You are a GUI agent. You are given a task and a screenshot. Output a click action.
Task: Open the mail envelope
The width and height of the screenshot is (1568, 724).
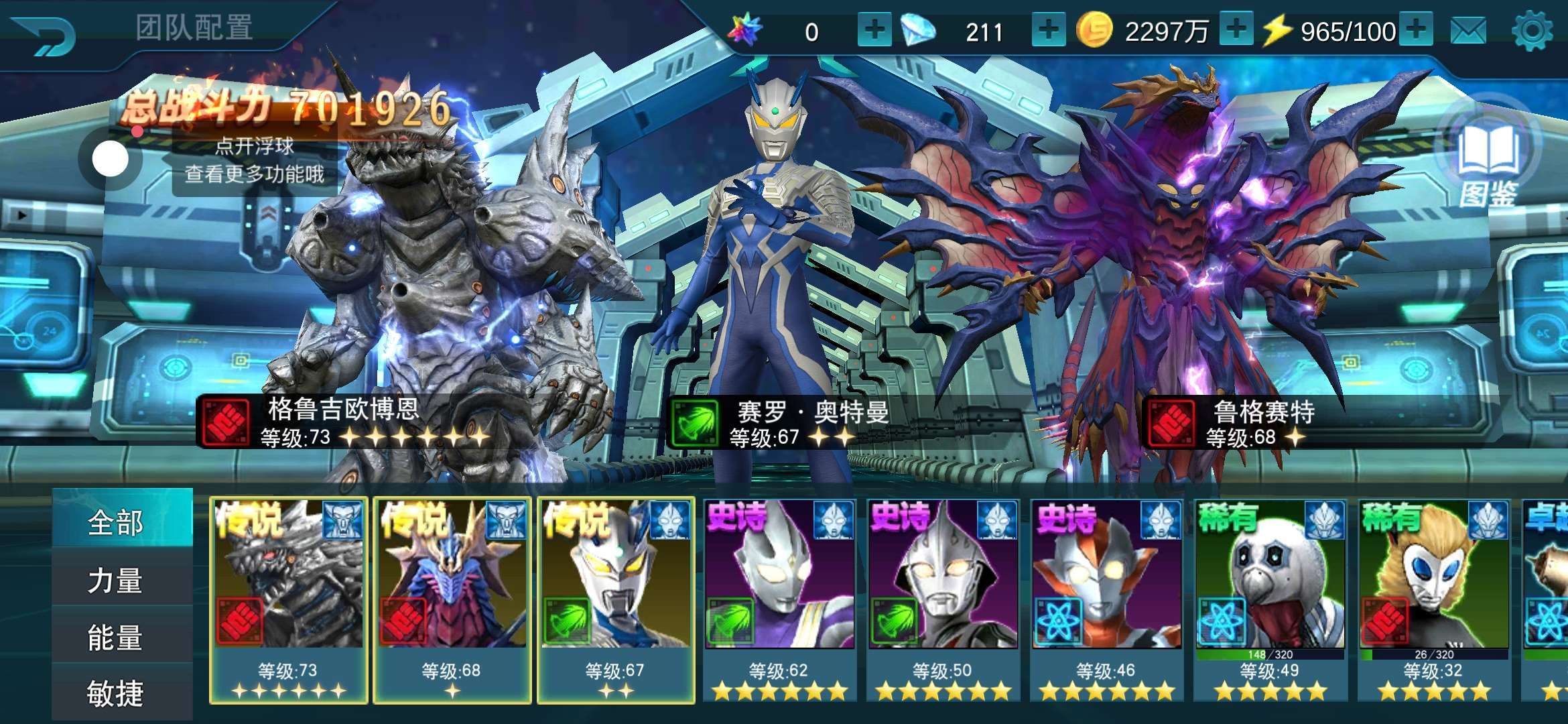[x=1467, y=31]
